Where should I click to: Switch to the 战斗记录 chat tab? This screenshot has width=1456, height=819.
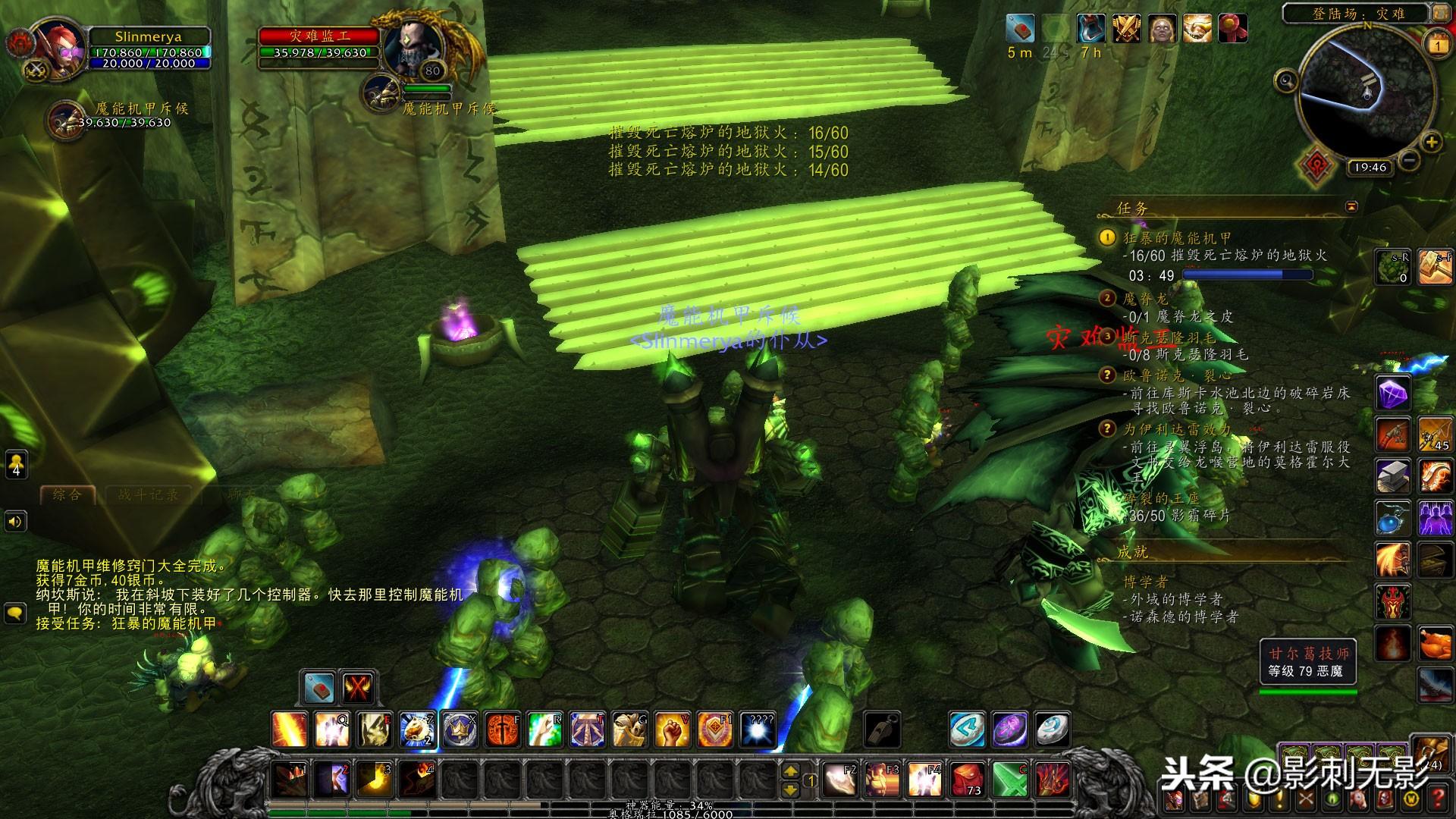pyautogui.click(x=149, y=495)
